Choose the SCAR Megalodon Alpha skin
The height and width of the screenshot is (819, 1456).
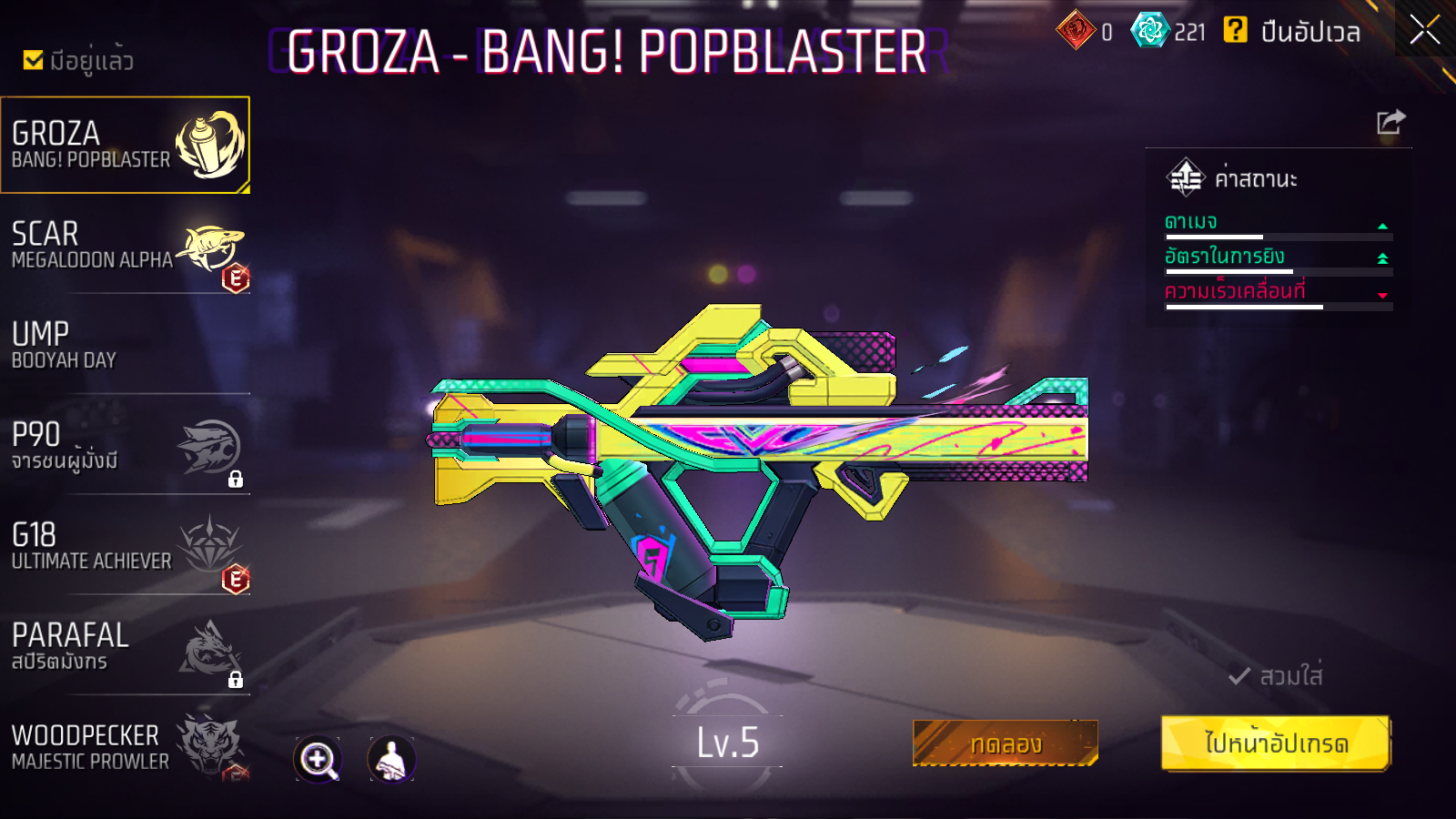point(125,246)
